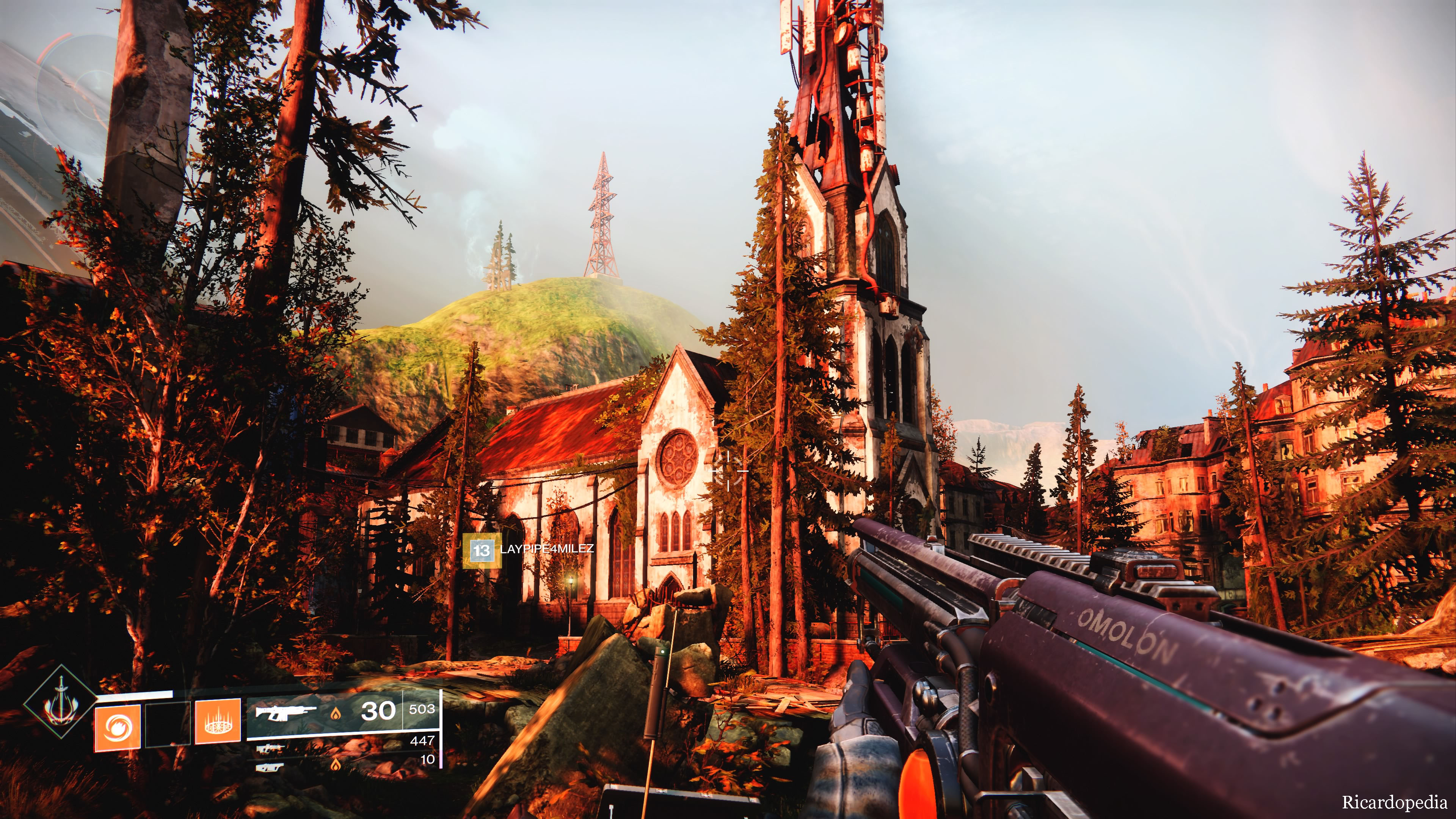The width and height of the screenshot is (1456, 819).
Task: Select the LAYPIPE4MILEZ player nameplate
Action: tap(529, 549)
